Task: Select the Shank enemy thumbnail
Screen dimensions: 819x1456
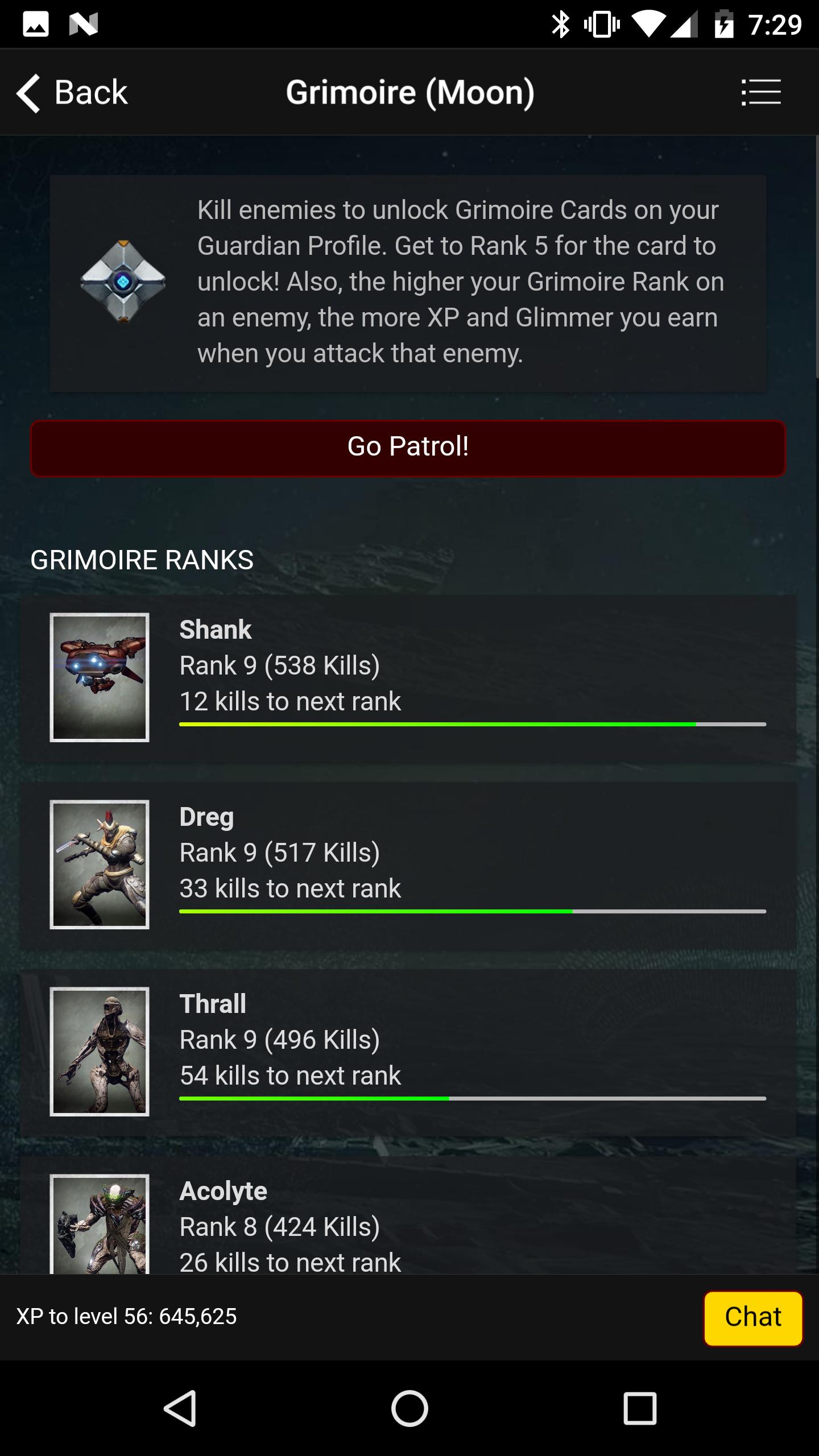Action: (100, 677)
